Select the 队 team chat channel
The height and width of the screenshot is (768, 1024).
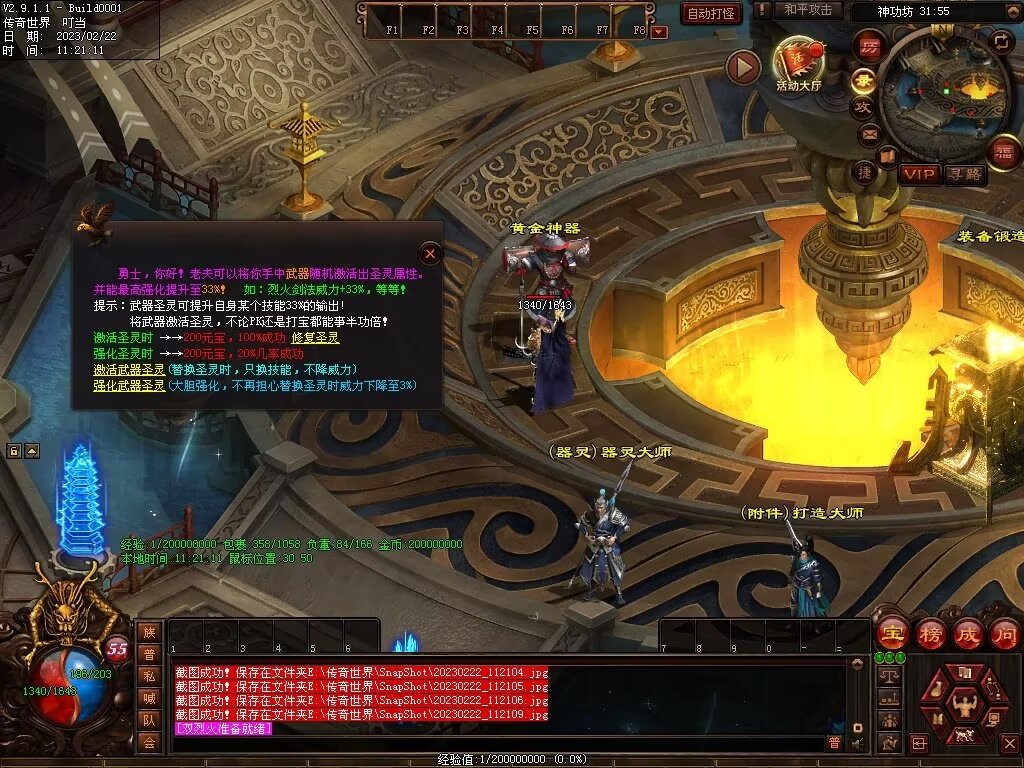(x=149, y=719)
